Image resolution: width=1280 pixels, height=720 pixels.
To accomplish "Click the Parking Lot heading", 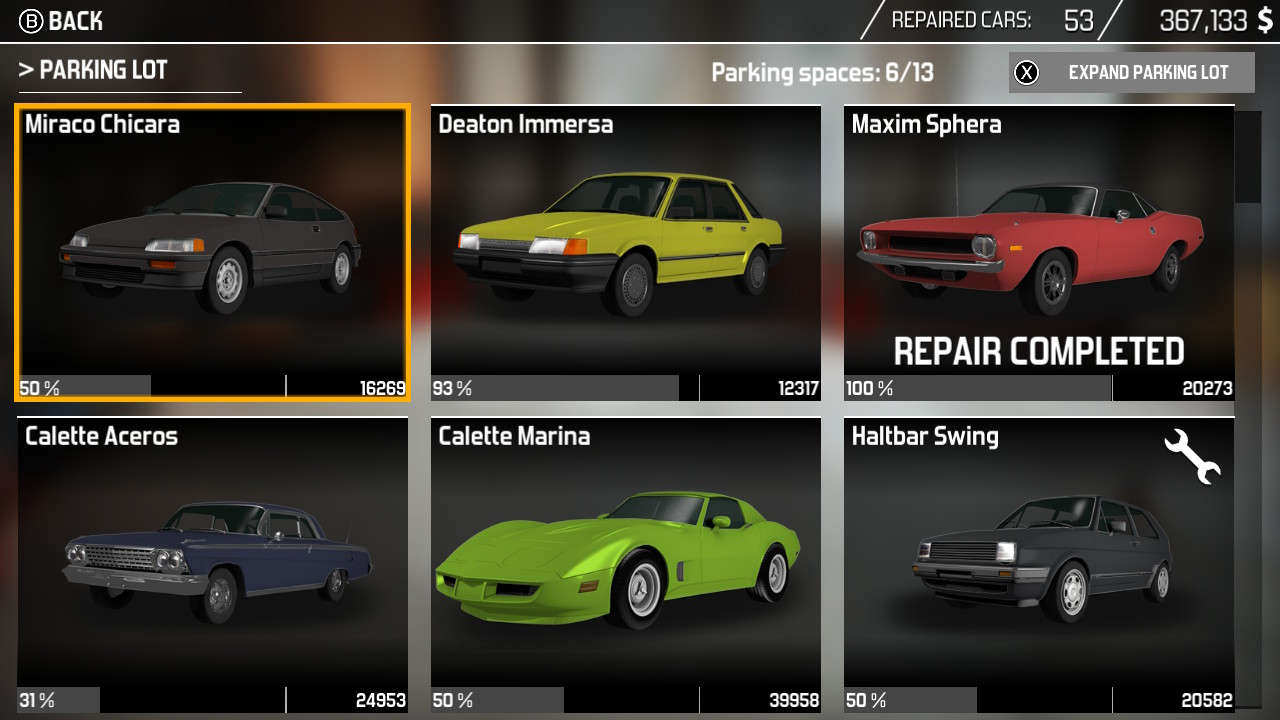I will 95,70.
